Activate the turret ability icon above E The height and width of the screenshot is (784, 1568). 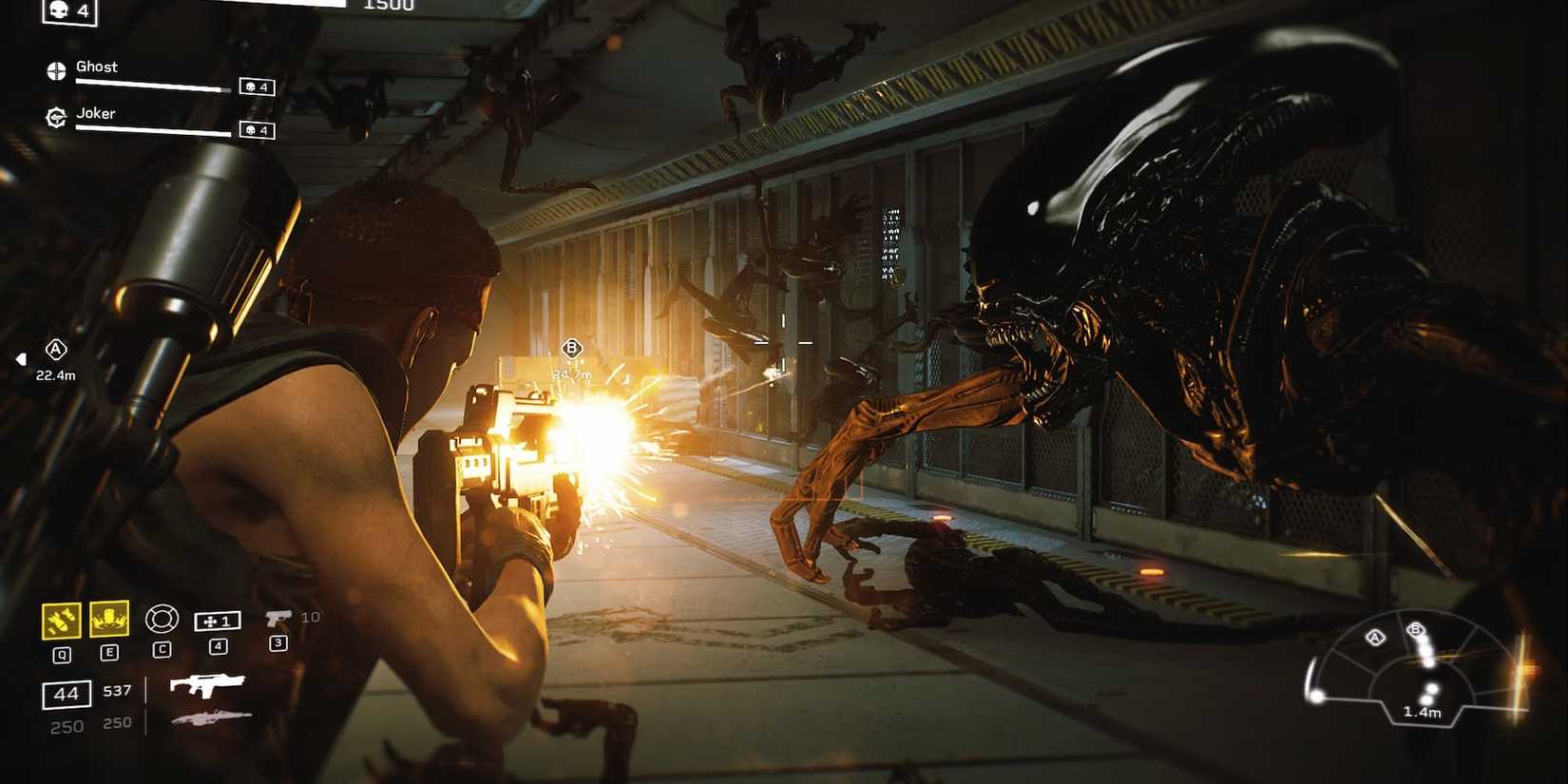[111, 619]
